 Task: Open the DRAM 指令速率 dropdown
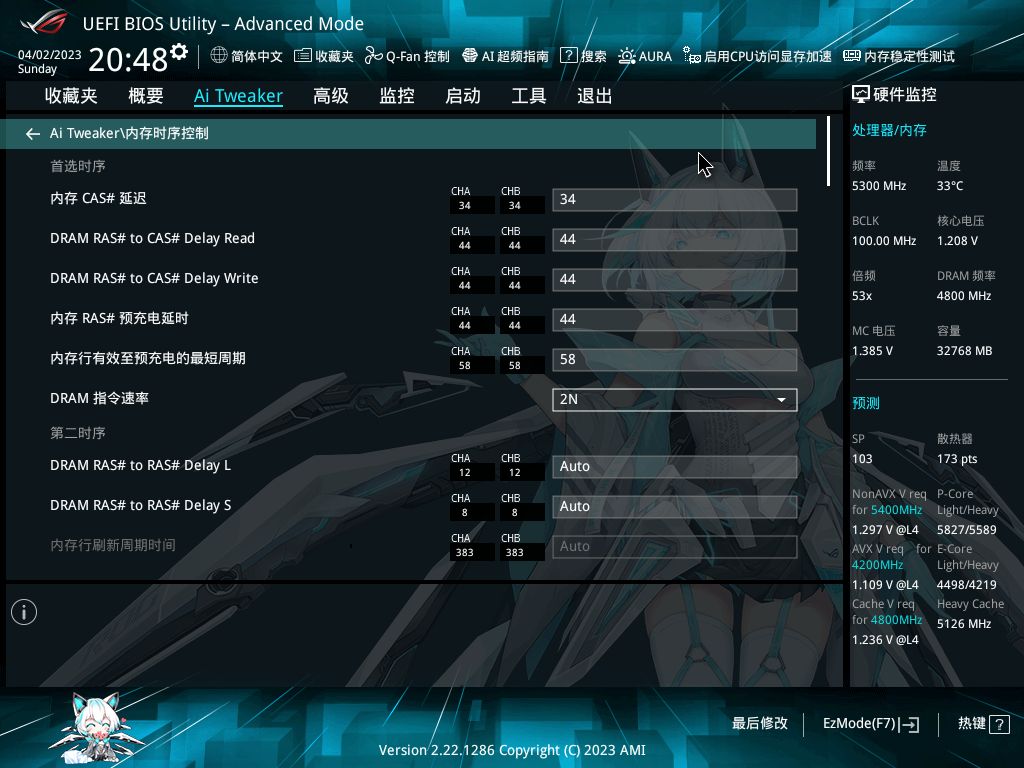pos(674,399)
